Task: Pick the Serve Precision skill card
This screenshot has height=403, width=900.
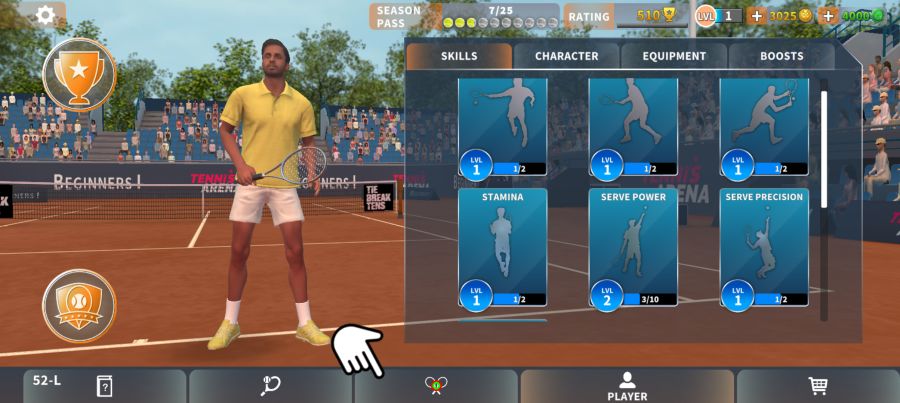Action: tap(764, 247)
